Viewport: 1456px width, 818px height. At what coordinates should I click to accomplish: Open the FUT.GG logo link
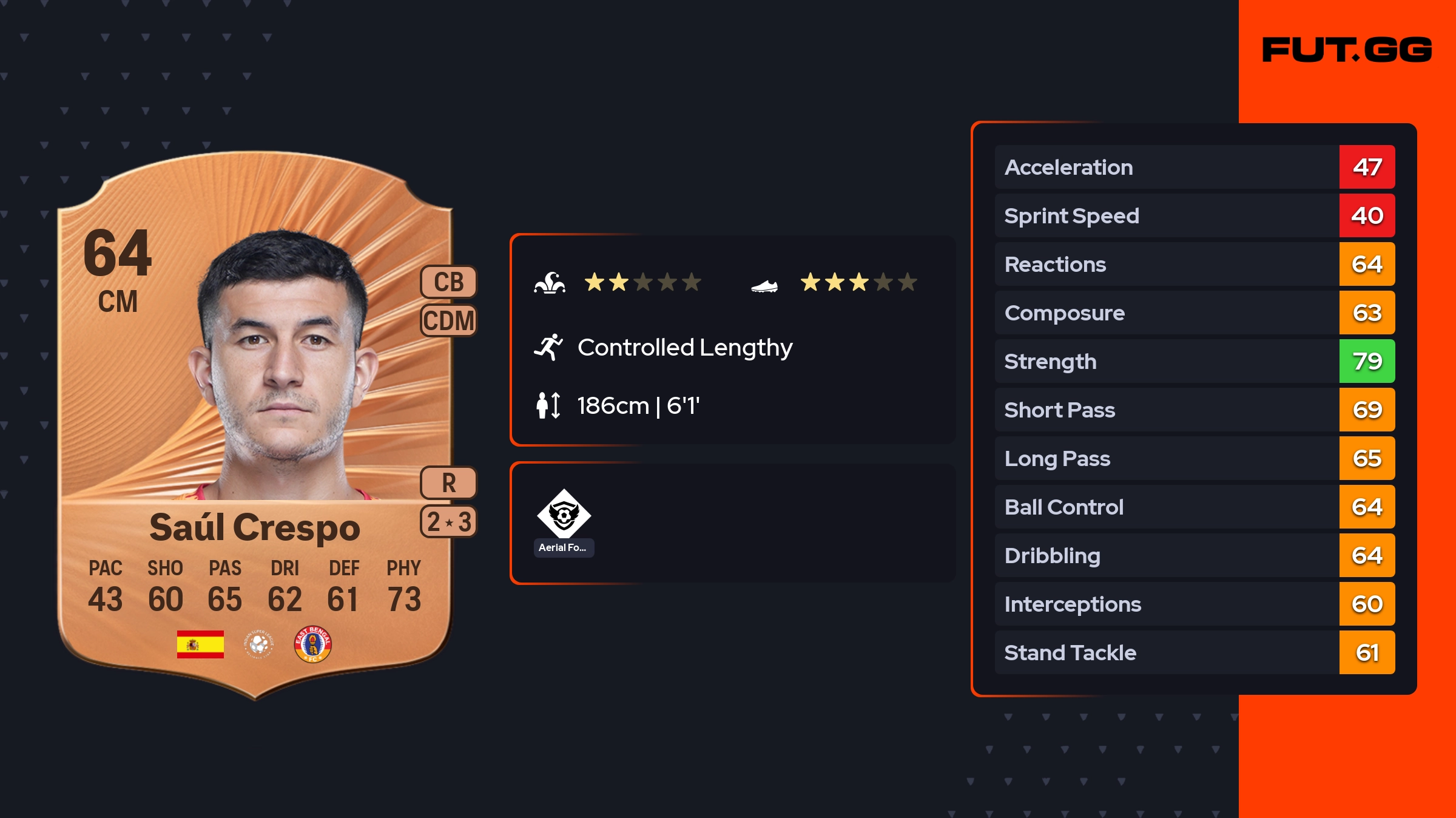click(1347, 50)
